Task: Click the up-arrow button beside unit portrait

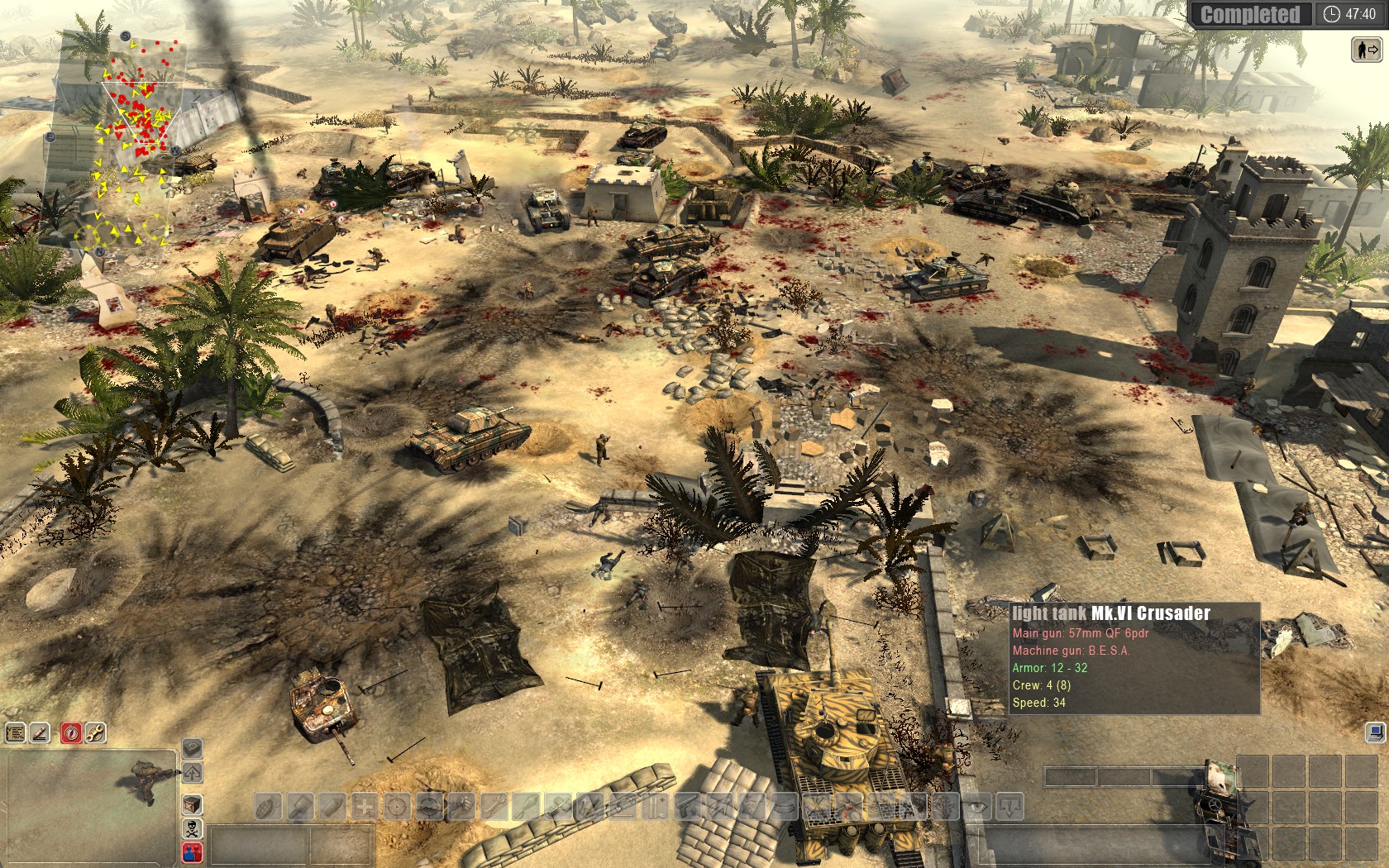Action: [192, 774]
